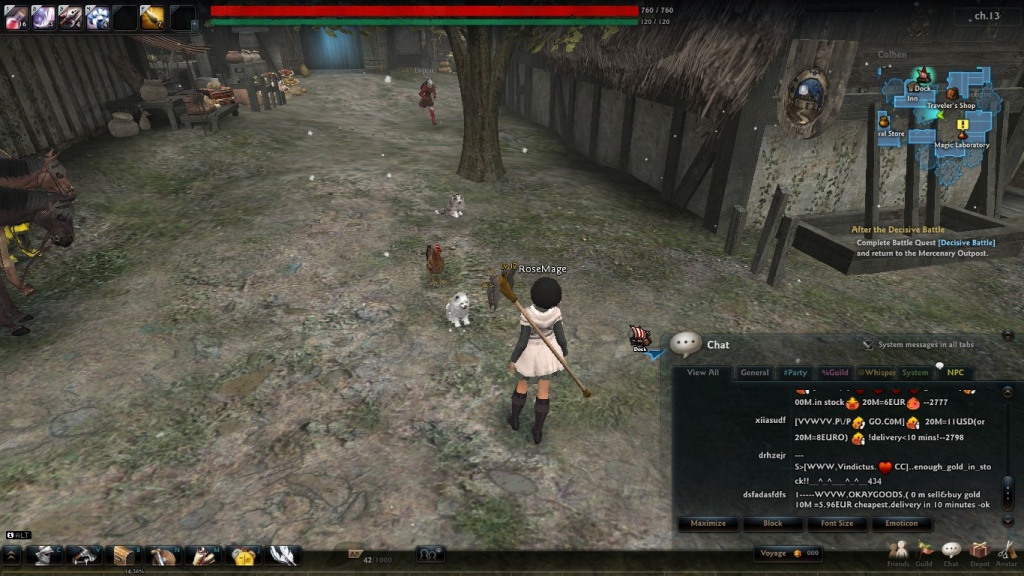
Task: Open the Depot gift box
Action: coord(979,551)
